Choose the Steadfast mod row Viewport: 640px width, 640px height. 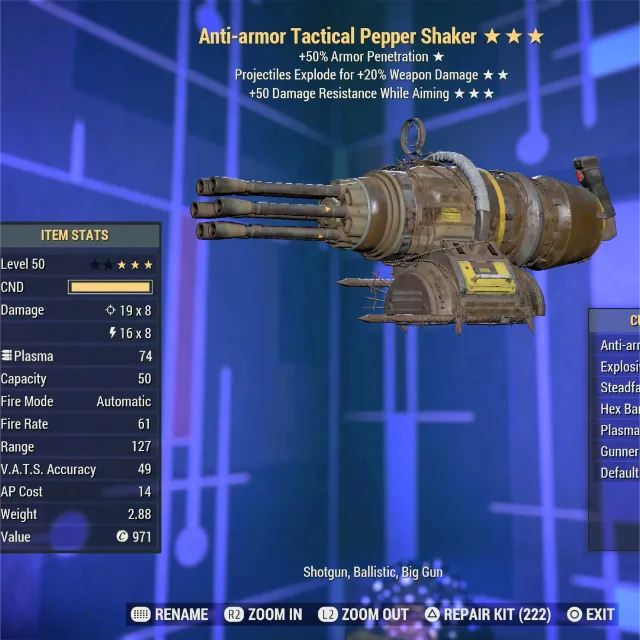coord(619,388)
